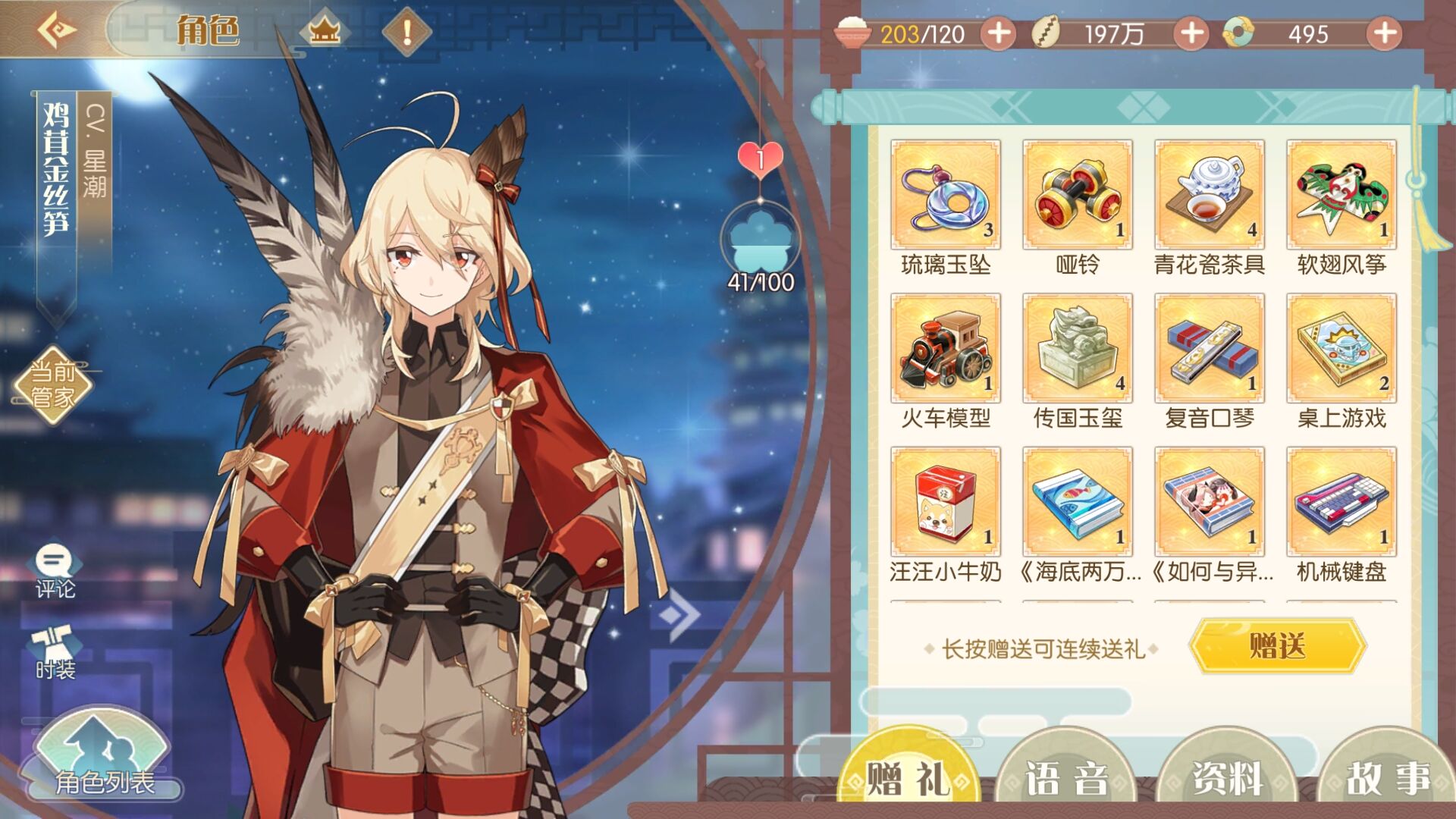Select the 琉璃玉坠 gift item
The width and height of the screenshot is (1456, 819).
pos(945,195)
